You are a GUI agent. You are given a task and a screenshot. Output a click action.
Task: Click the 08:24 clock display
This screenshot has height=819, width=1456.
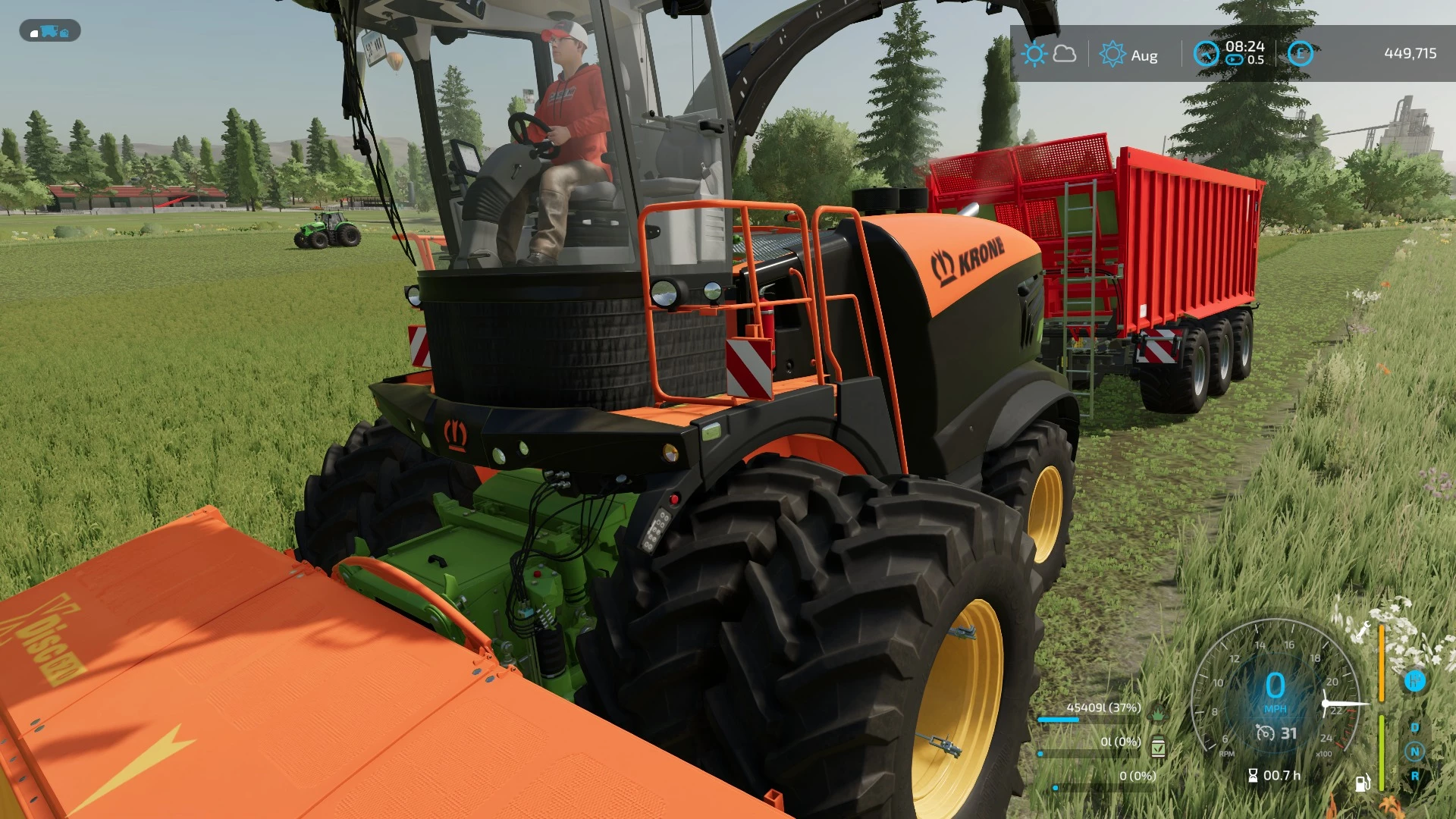pos(1245,47)
